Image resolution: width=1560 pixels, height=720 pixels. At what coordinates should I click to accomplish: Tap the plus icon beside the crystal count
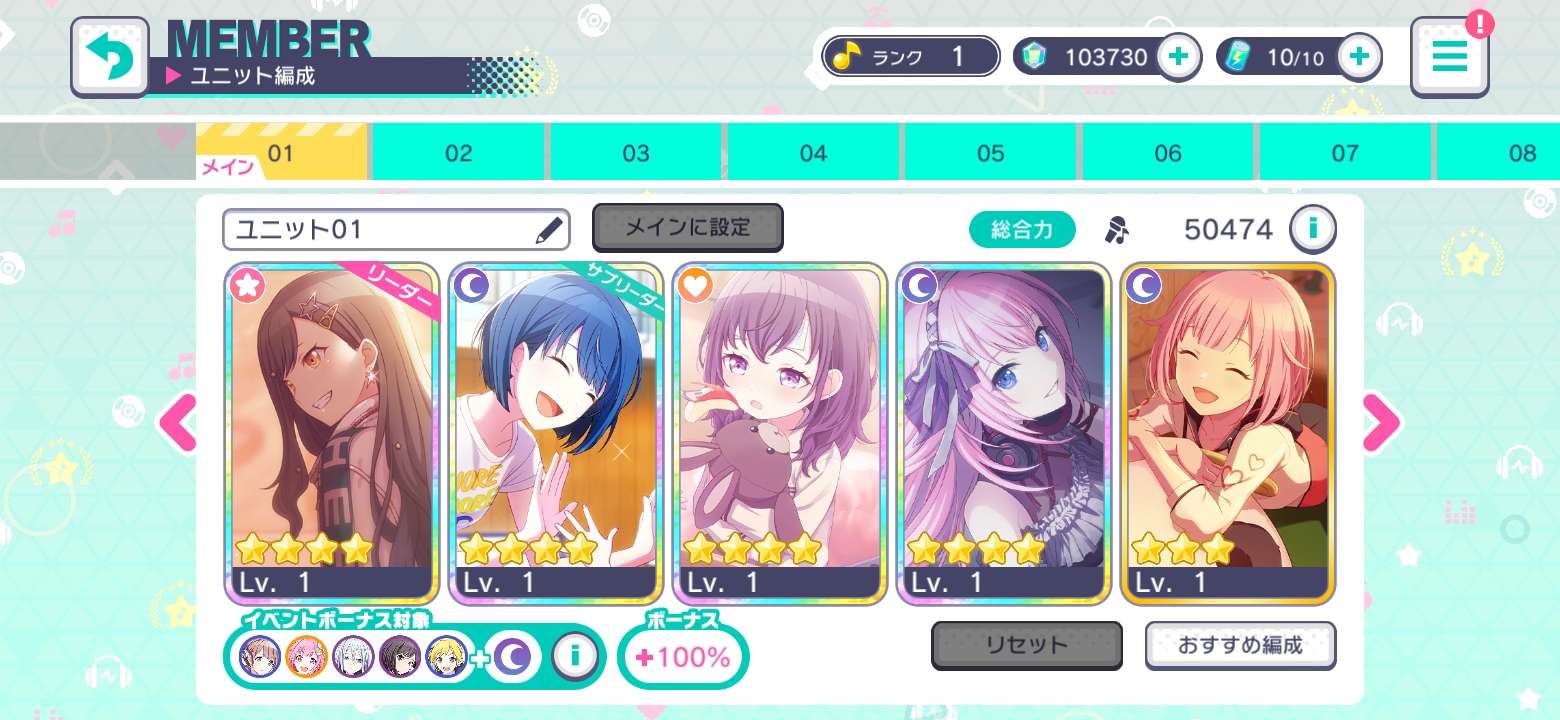point(1178,57)
